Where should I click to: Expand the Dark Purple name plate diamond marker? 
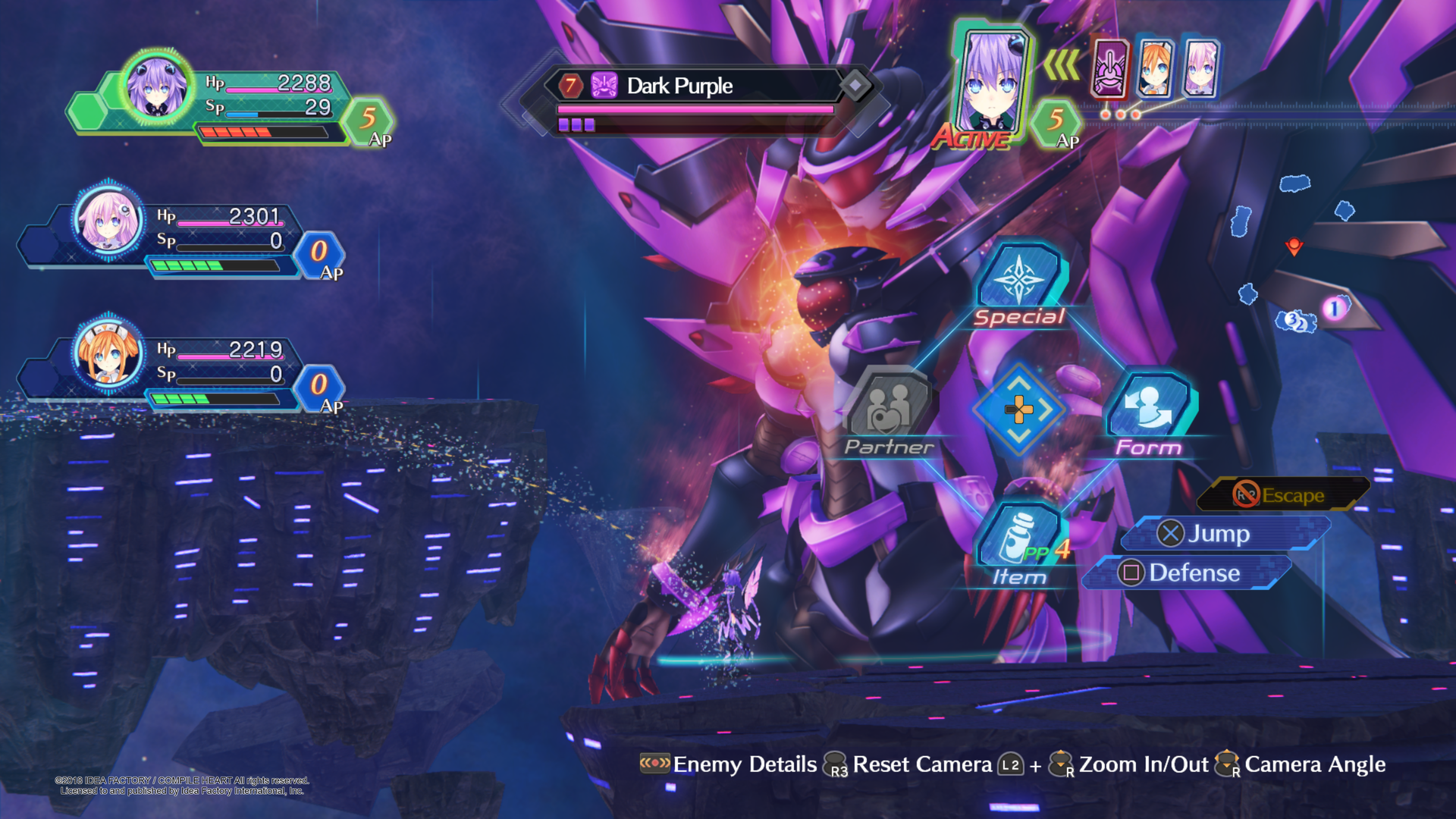857,86
